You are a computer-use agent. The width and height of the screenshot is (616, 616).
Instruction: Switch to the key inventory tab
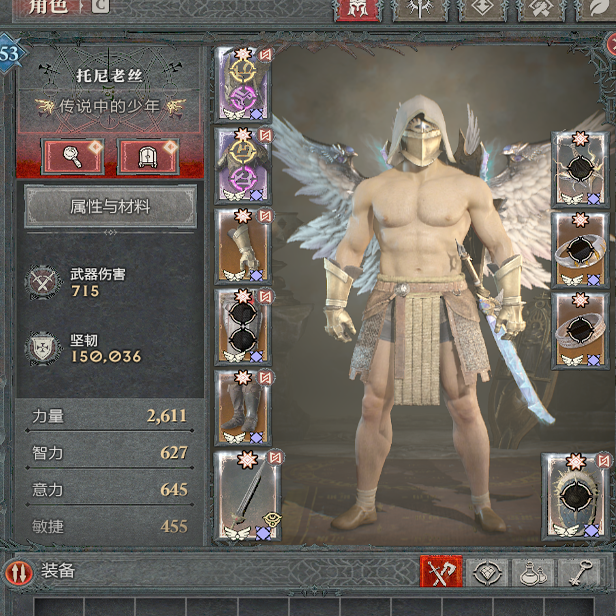(x=579, y=572)
